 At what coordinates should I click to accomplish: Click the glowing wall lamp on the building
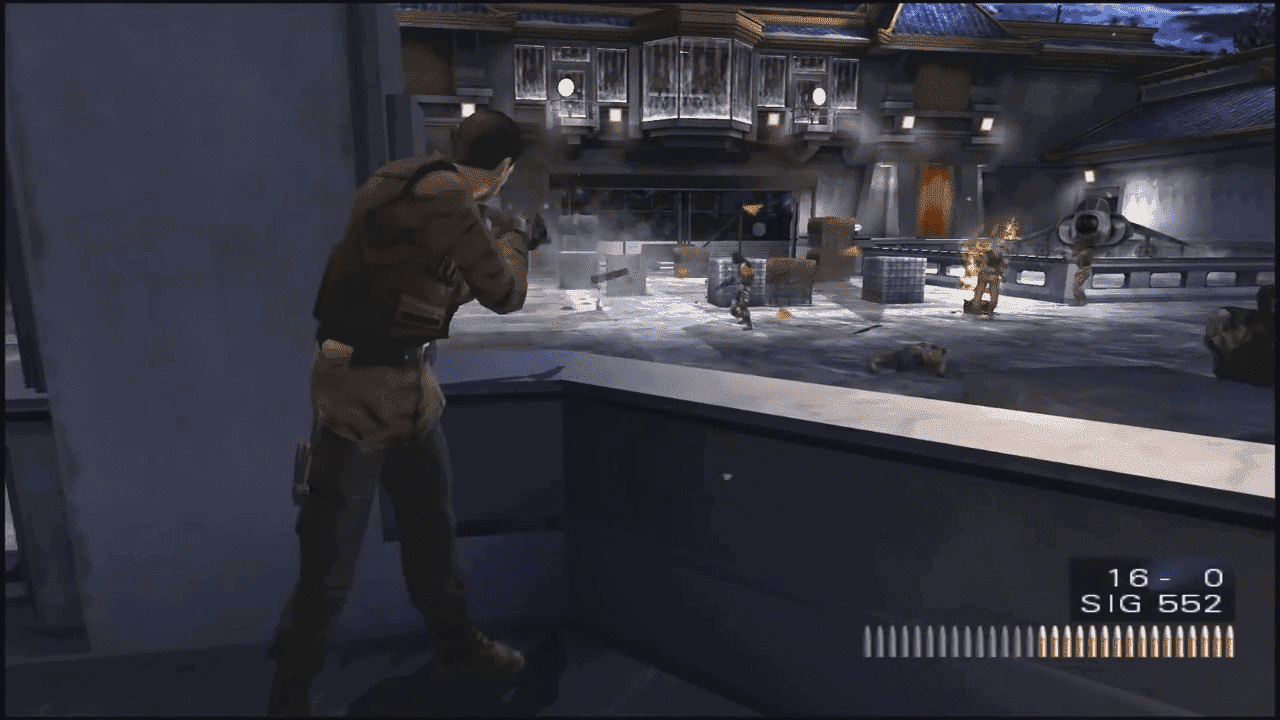[905, 123]
